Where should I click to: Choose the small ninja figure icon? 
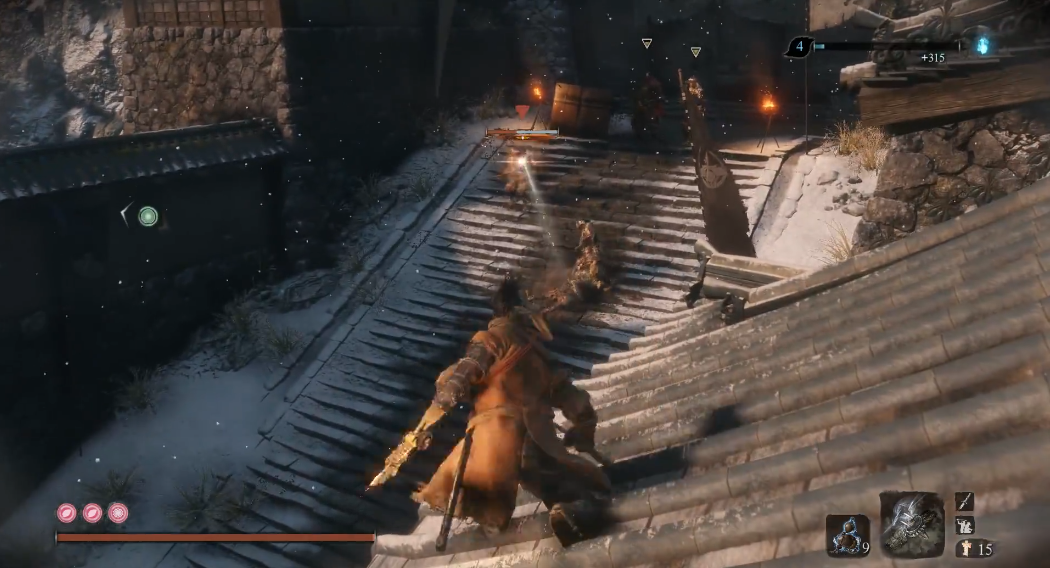[964, 525]
